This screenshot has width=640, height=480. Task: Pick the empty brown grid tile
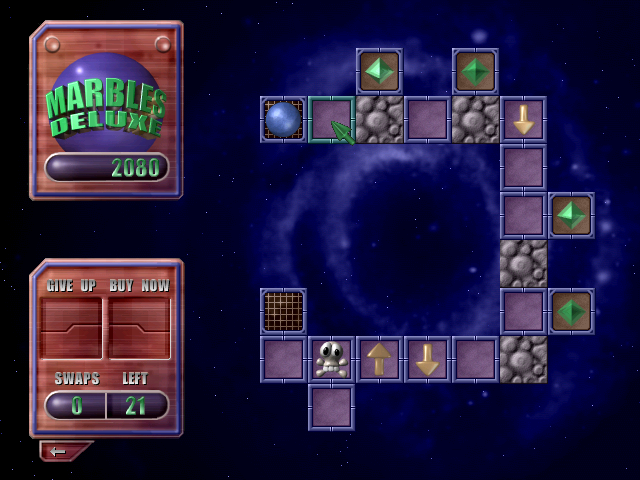tap(283, 311)
